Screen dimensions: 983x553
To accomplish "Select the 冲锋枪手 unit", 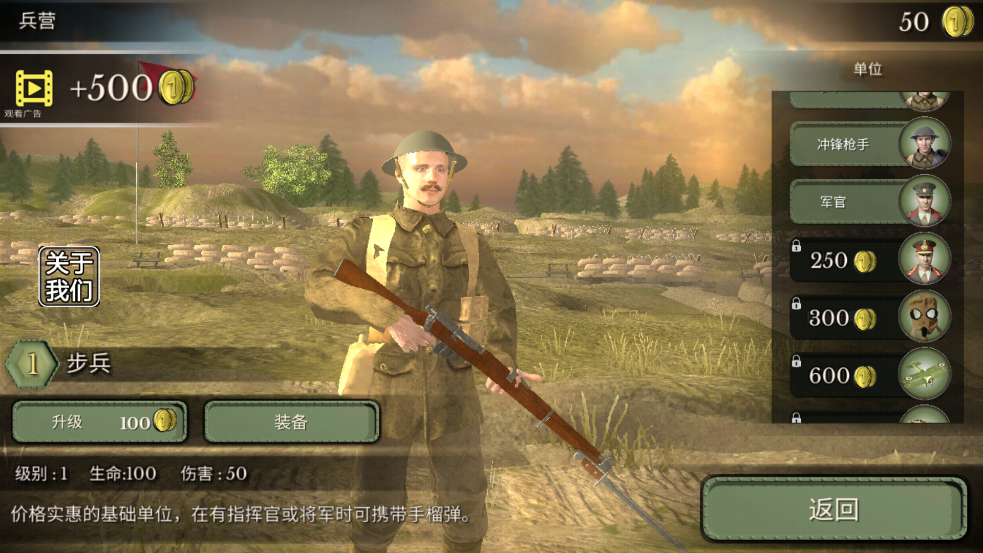I will pos(868,144).
